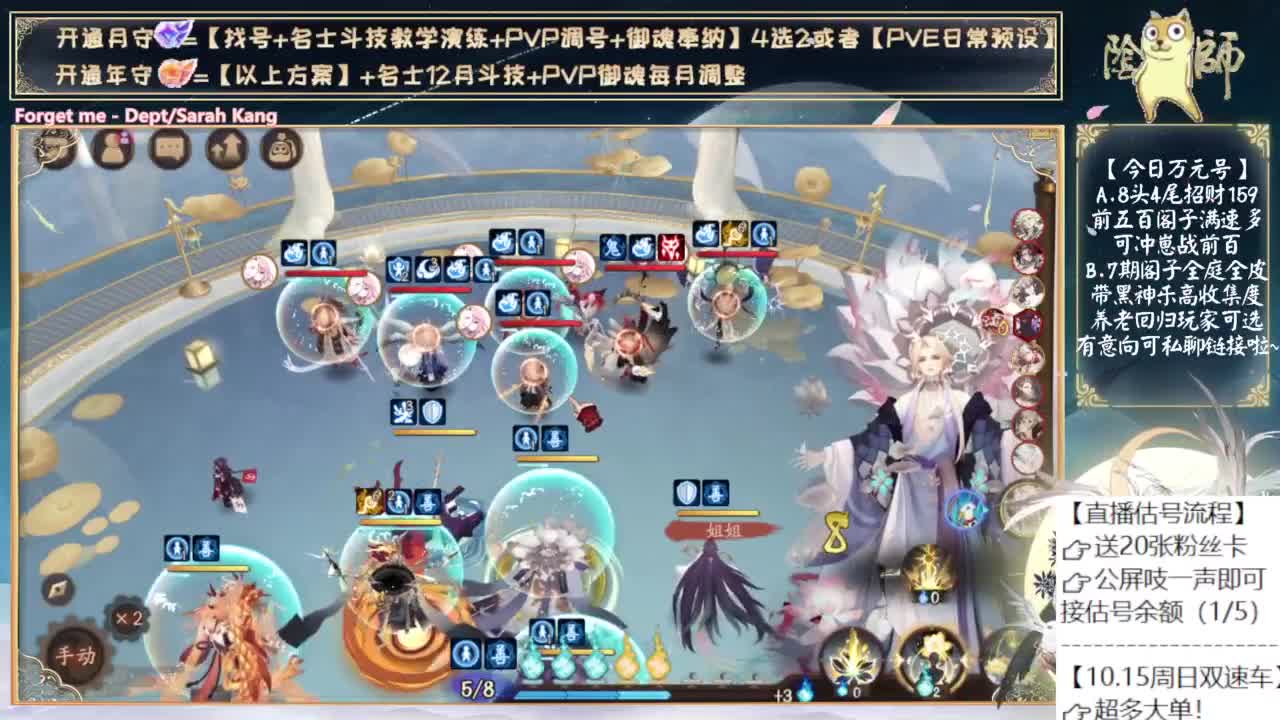Click the red 鬼 debuff icon above the enemy
This screenshot has height=720, width=1280.
611,246
